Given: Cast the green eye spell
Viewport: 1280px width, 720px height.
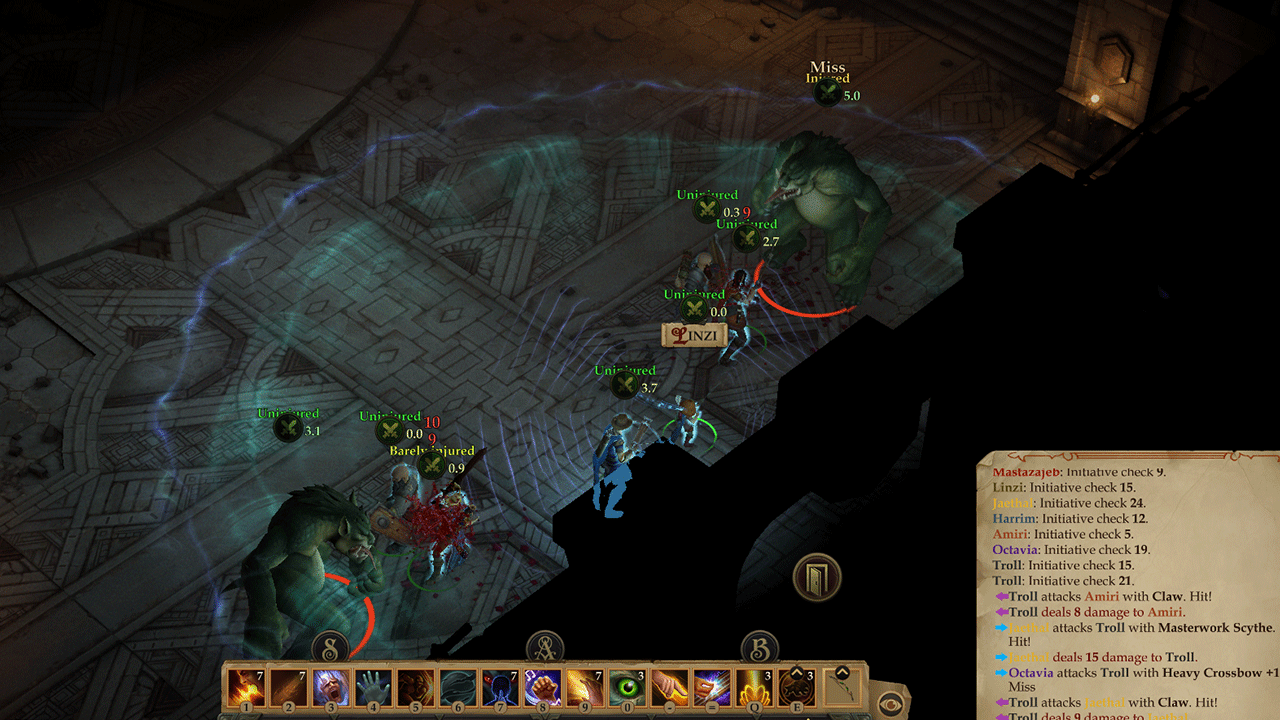Looking at the screenshot, I should (x=627, y=688).
